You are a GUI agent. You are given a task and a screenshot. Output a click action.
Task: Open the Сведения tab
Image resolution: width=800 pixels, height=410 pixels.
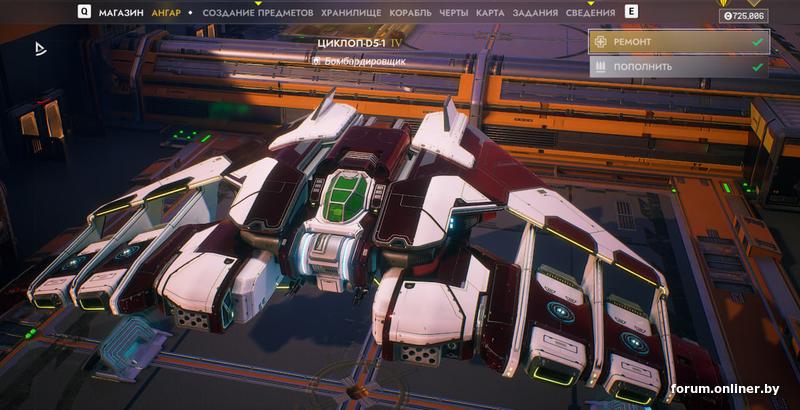click(588, 13)
